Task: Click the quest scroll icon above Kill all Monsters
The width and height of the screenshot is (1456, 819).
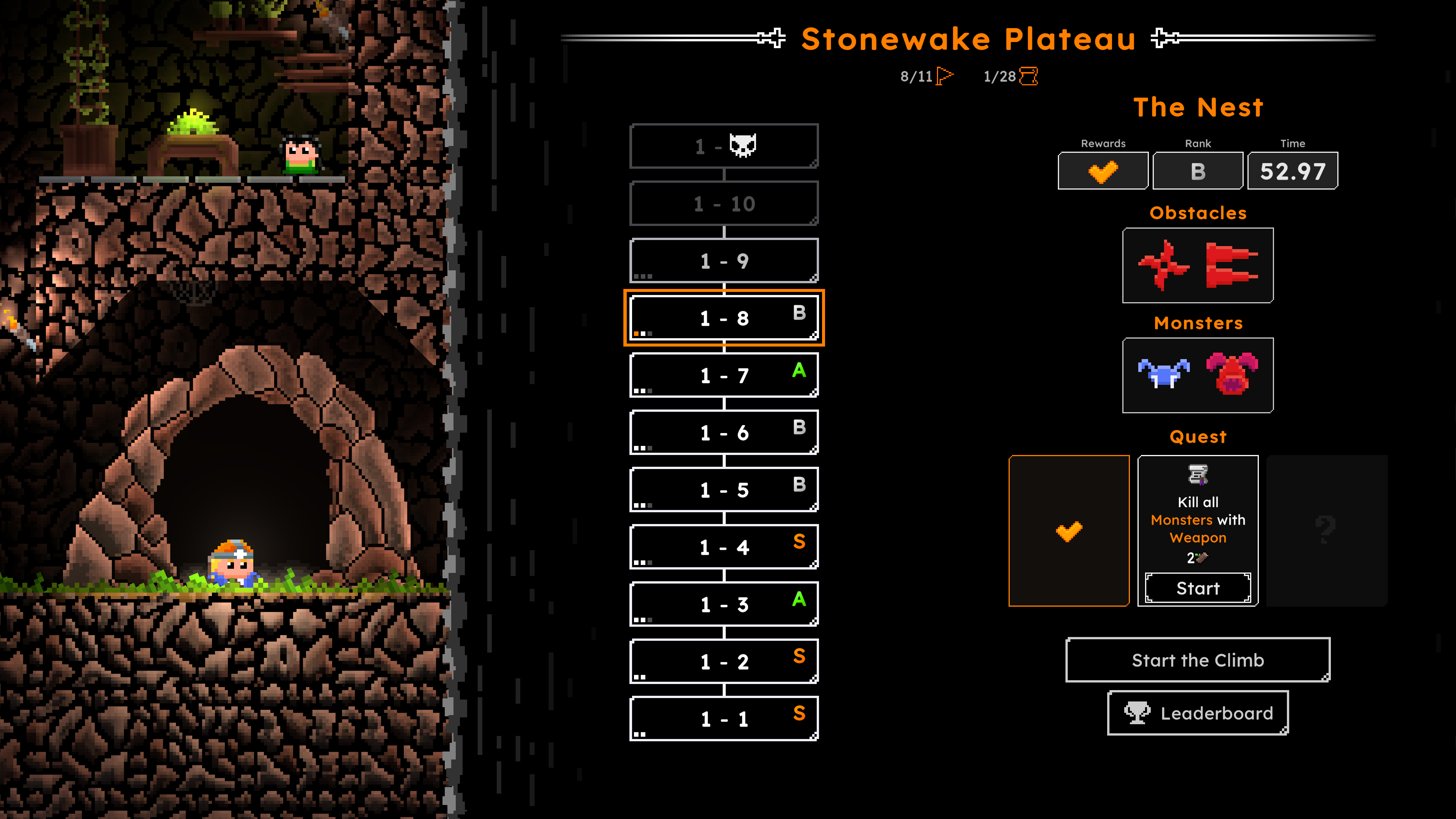Action: pos(1198,476)
